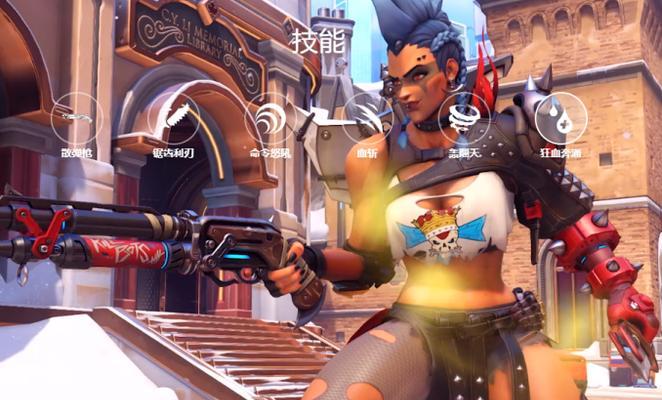Screen dimensions: 662x400
Task: Select the 散弹枪 shotgun ability icon
Action: coord(76,118)
